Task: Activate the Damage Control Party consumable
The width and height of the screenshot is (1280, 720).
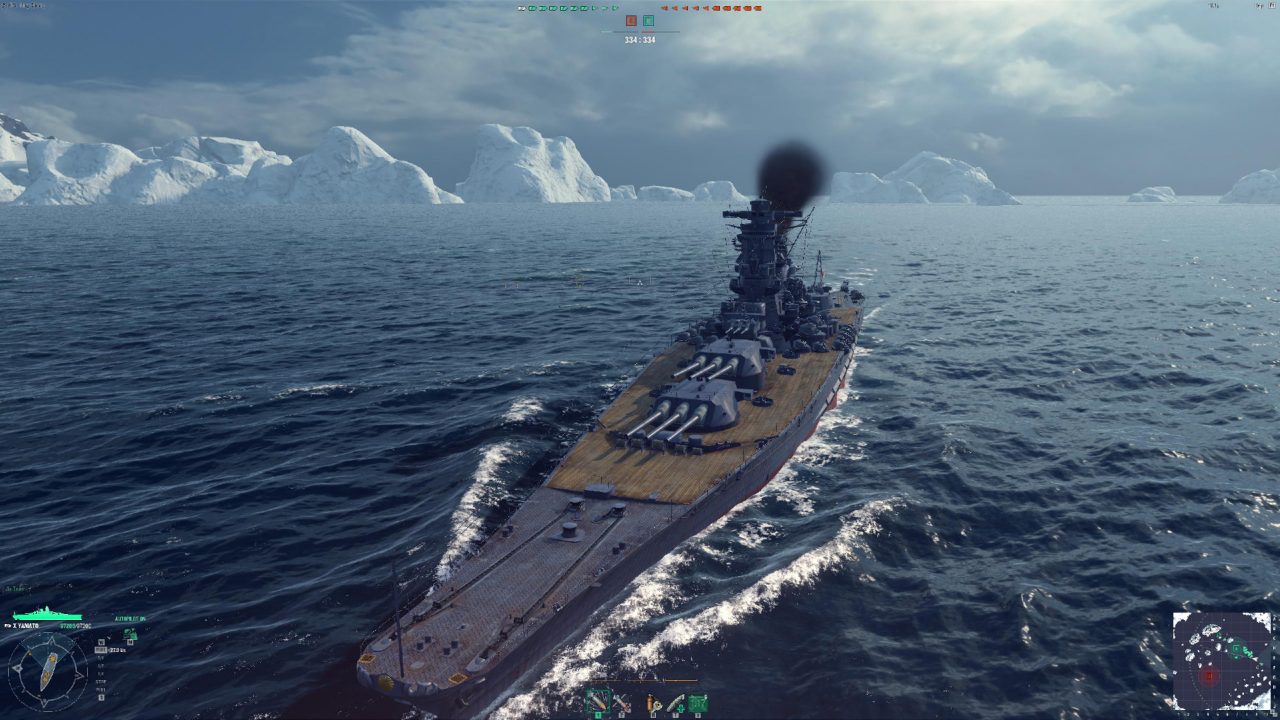Action: click(x=654, y=701)
